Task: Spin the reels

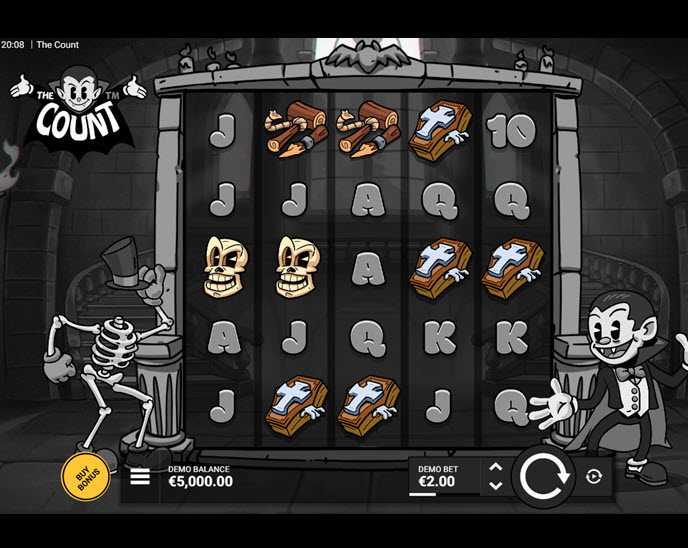Action: coord(544,477)
